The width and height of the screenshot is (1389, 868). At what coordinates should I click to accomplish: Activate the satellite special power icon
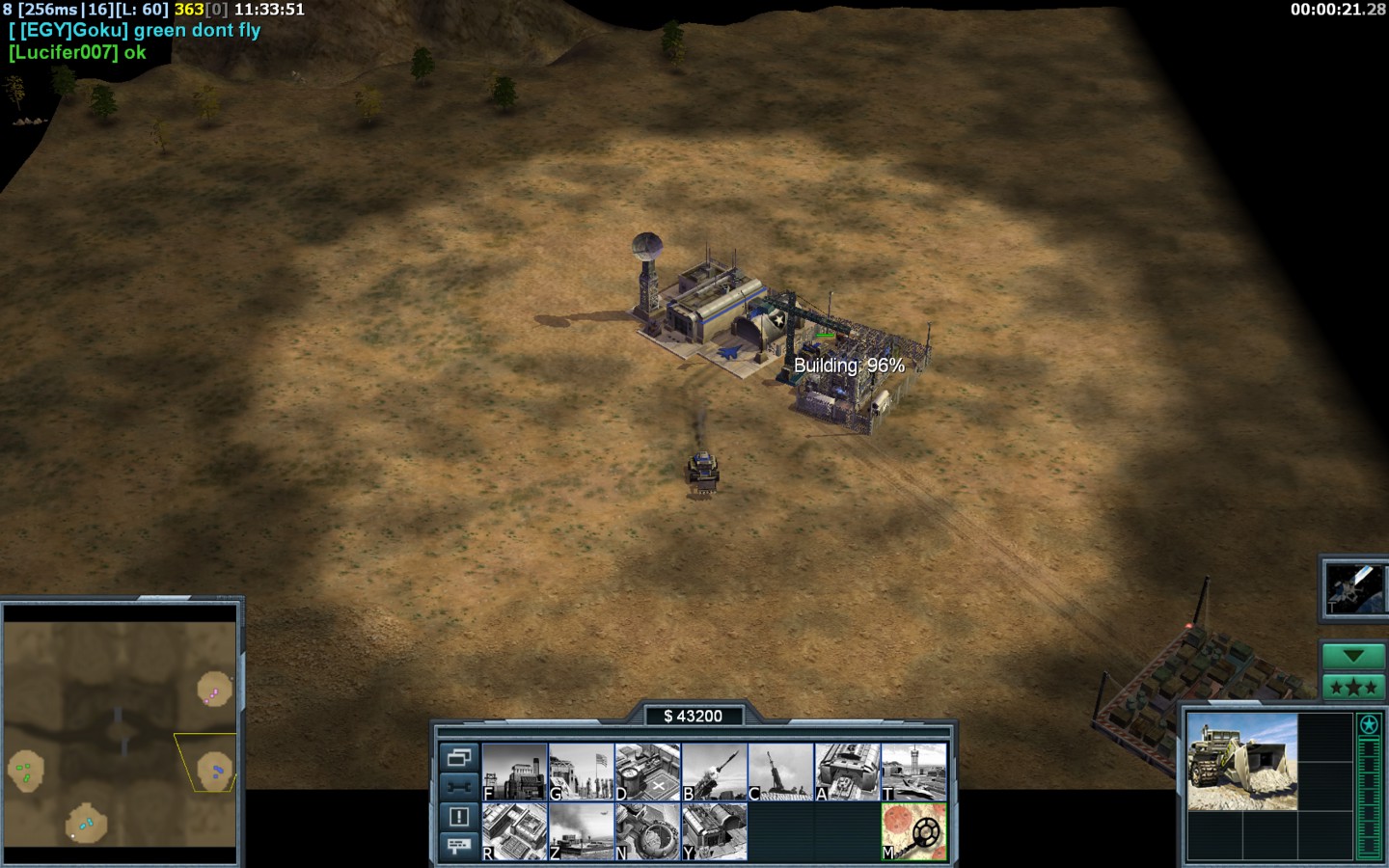[x=1353, y=587]
